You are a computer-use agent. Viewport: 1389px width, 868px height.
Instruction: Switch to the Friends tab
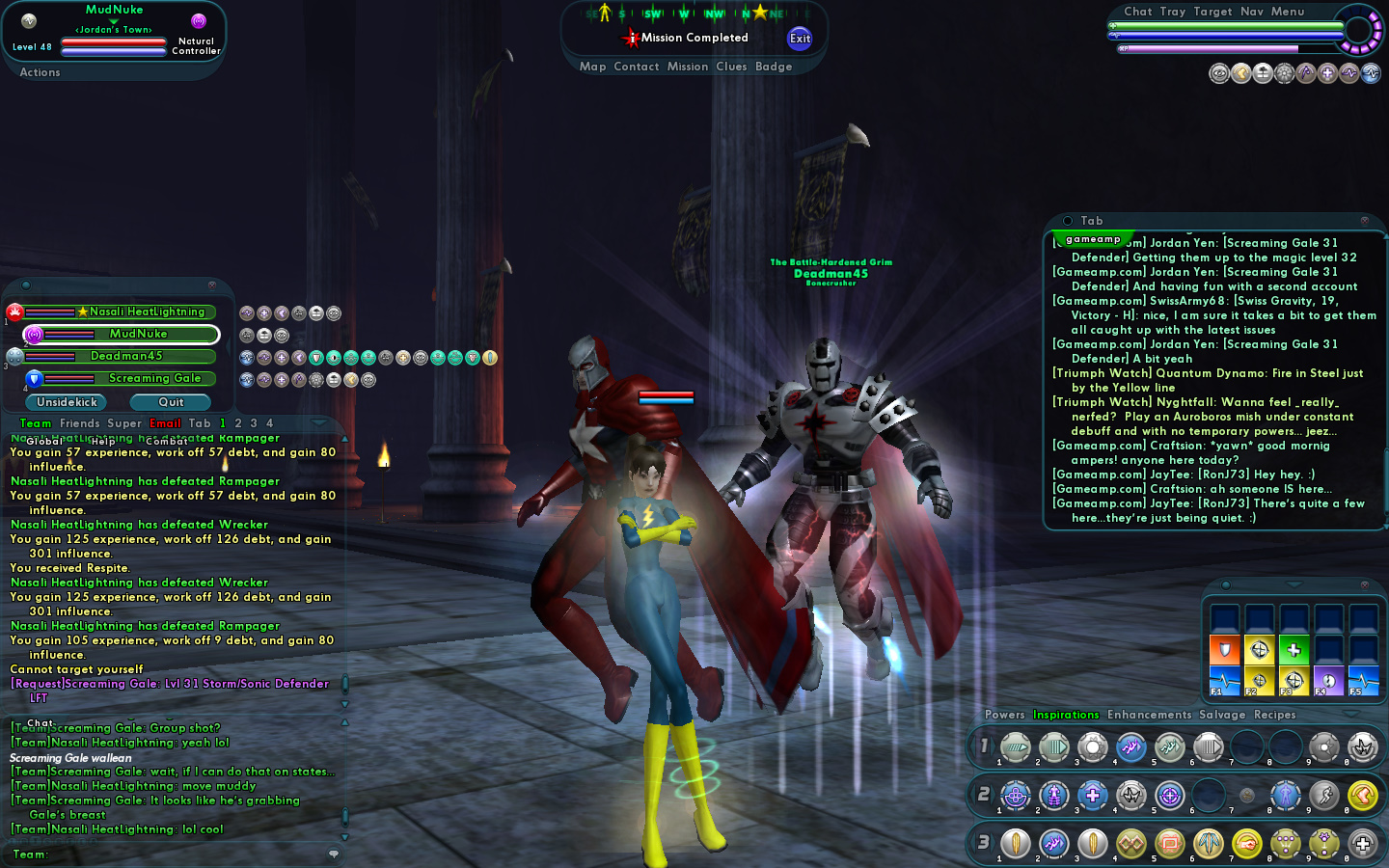(79, 423)
